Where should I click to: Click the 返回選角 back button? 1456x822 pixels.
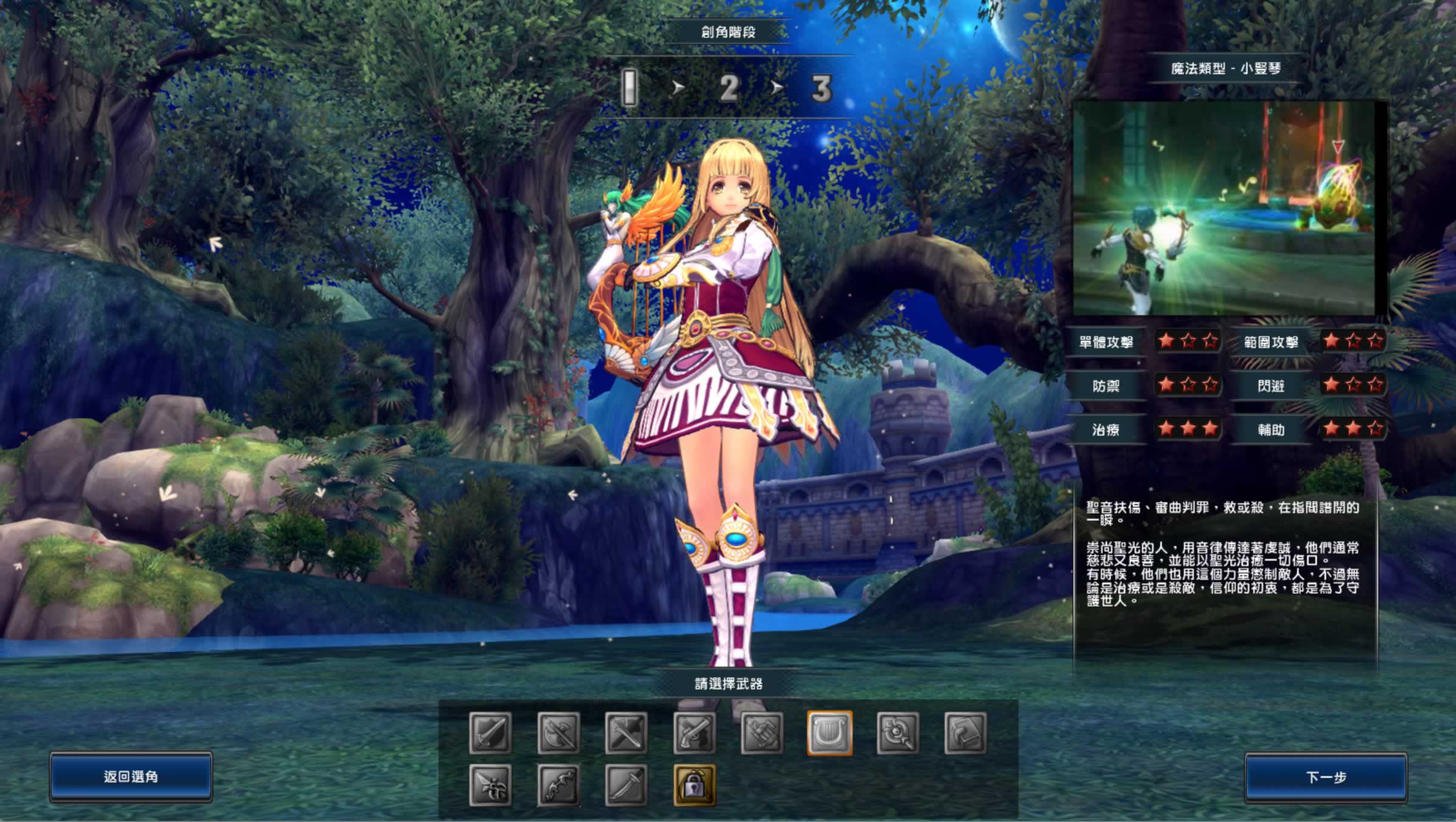131,777
